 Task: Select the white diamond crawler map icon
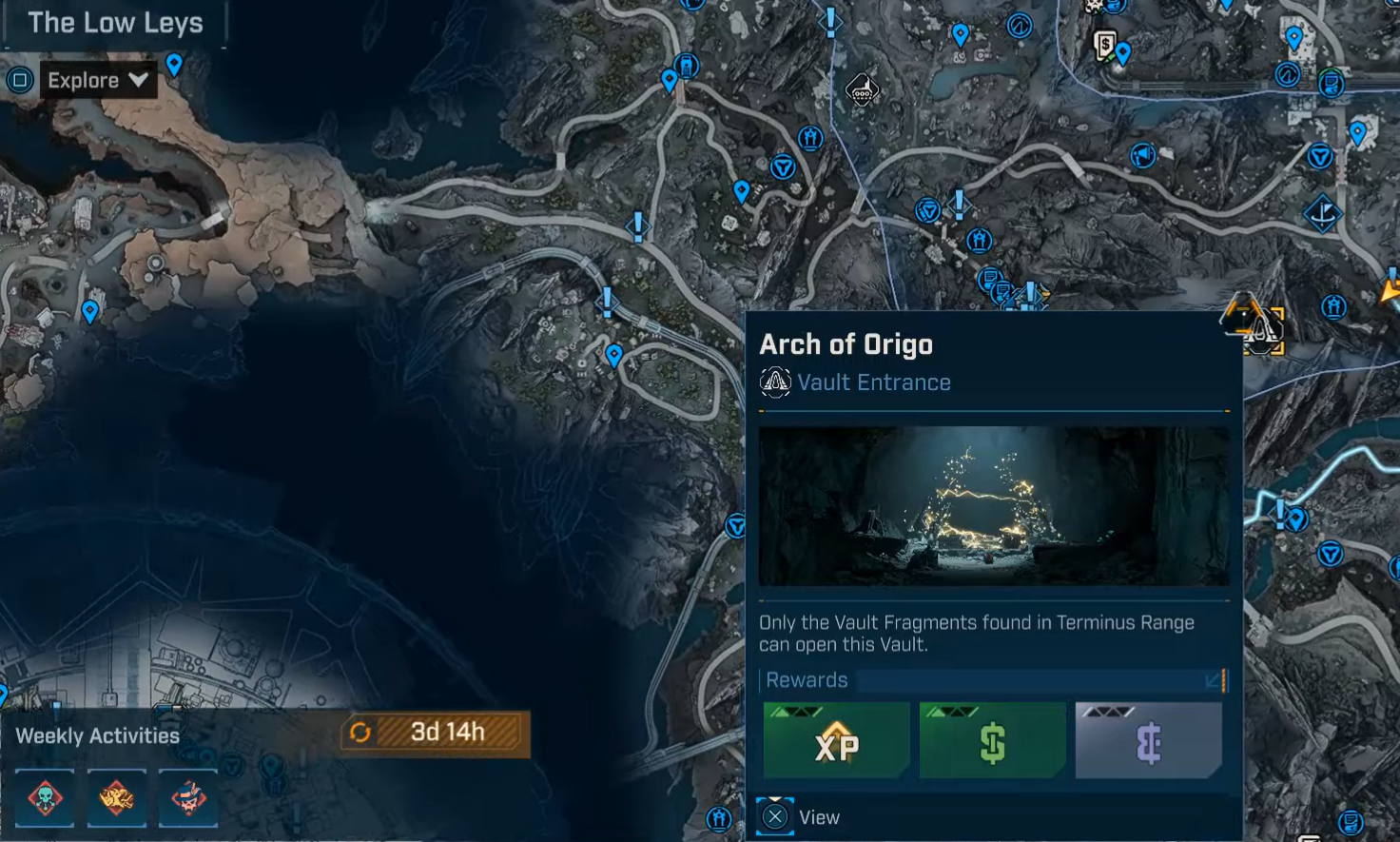coord(862,91)
